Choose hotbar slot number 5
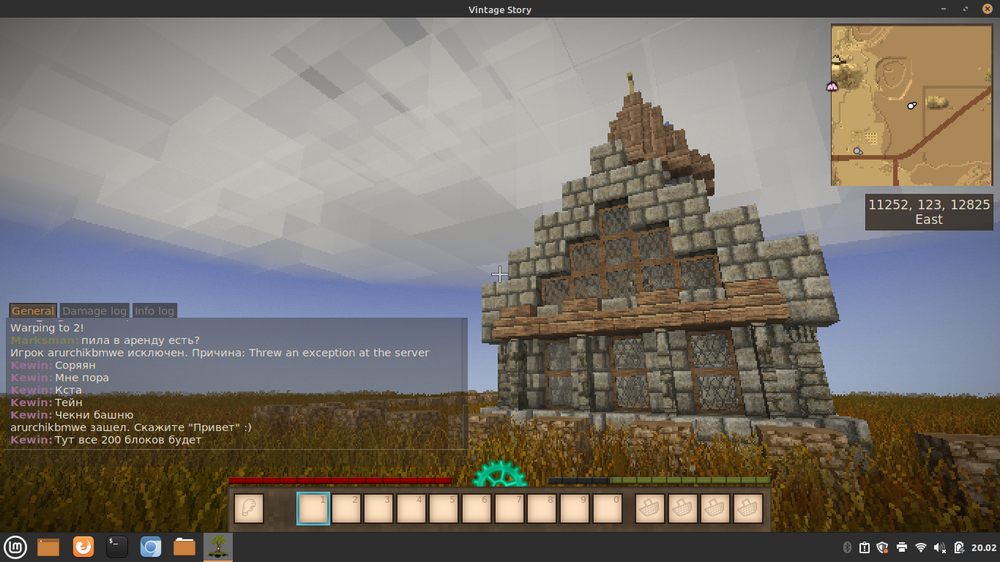This screenshot has width=1000, height=562. point(445,509)
